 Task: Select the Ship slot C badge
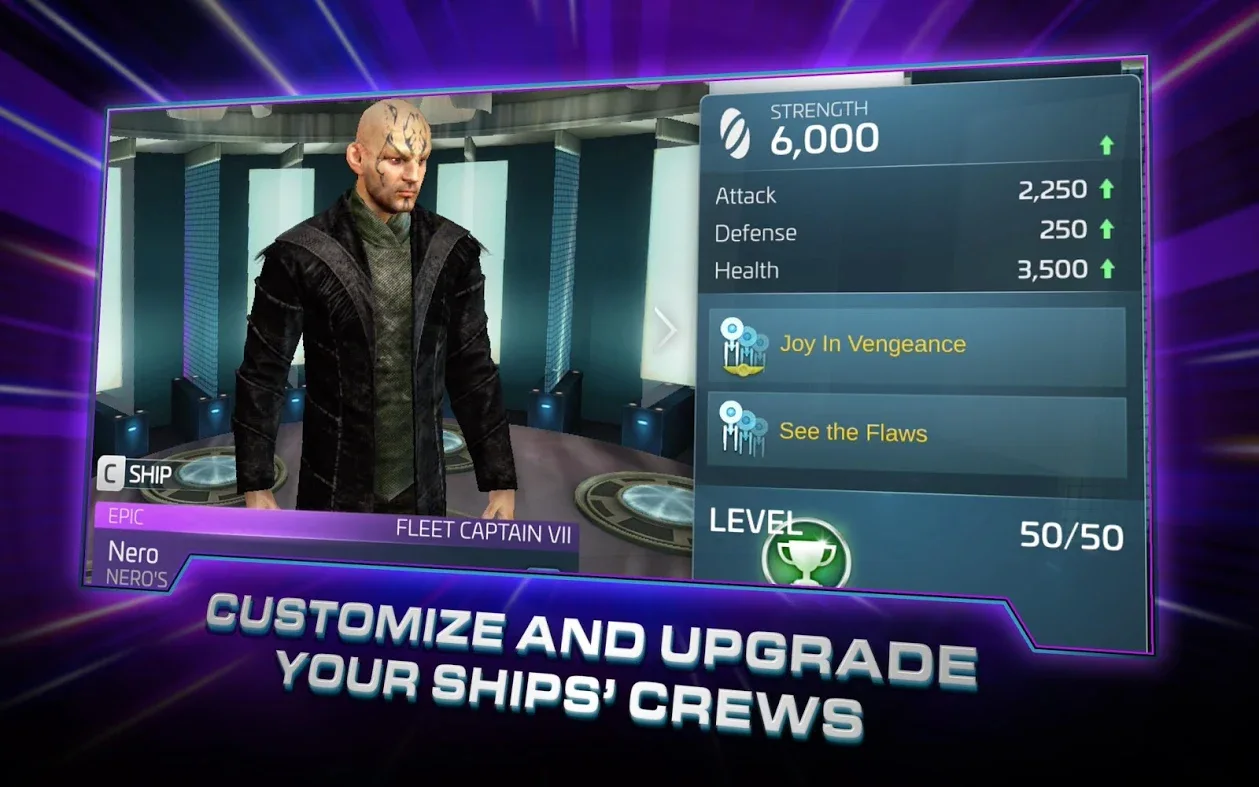111,474
